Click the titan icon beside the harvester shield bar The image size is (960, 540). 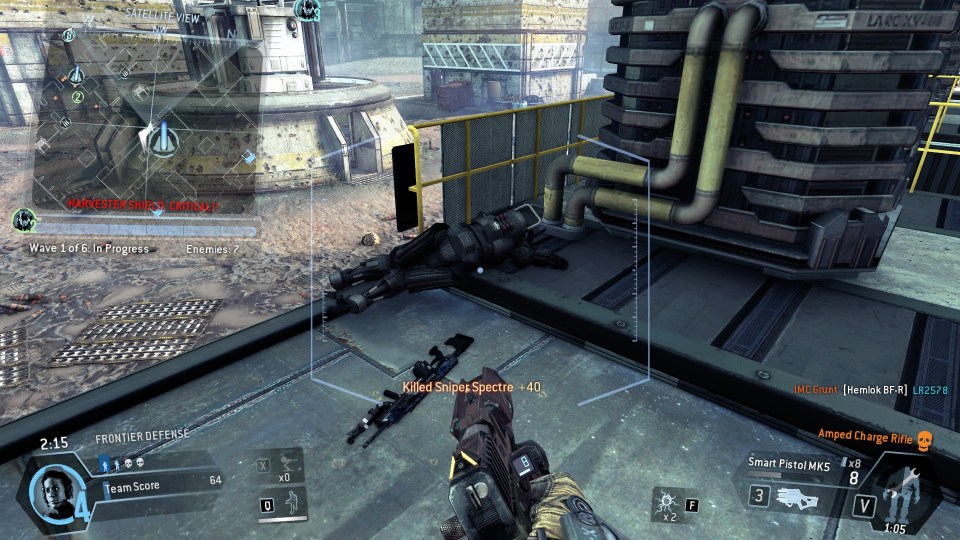[x=23, y=220]
